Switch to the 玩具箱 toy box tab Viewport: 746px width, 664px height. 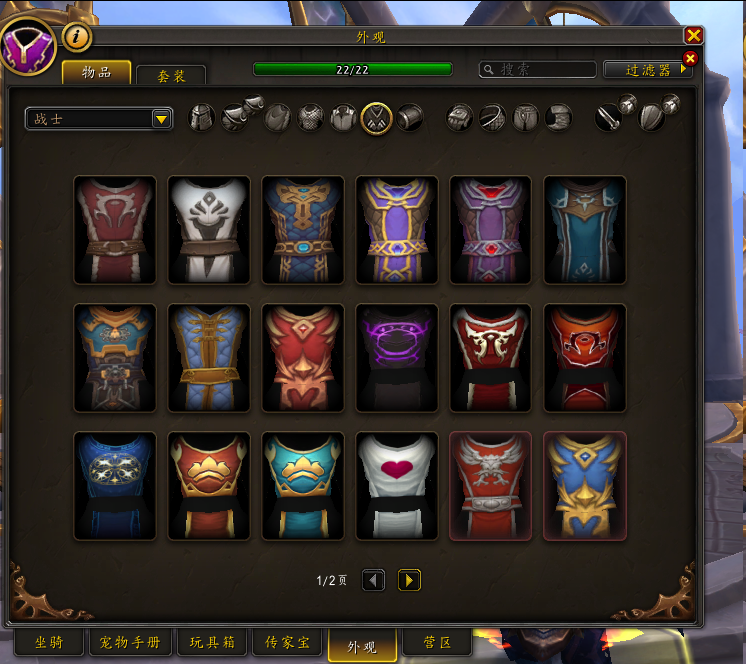pos(213,642)
